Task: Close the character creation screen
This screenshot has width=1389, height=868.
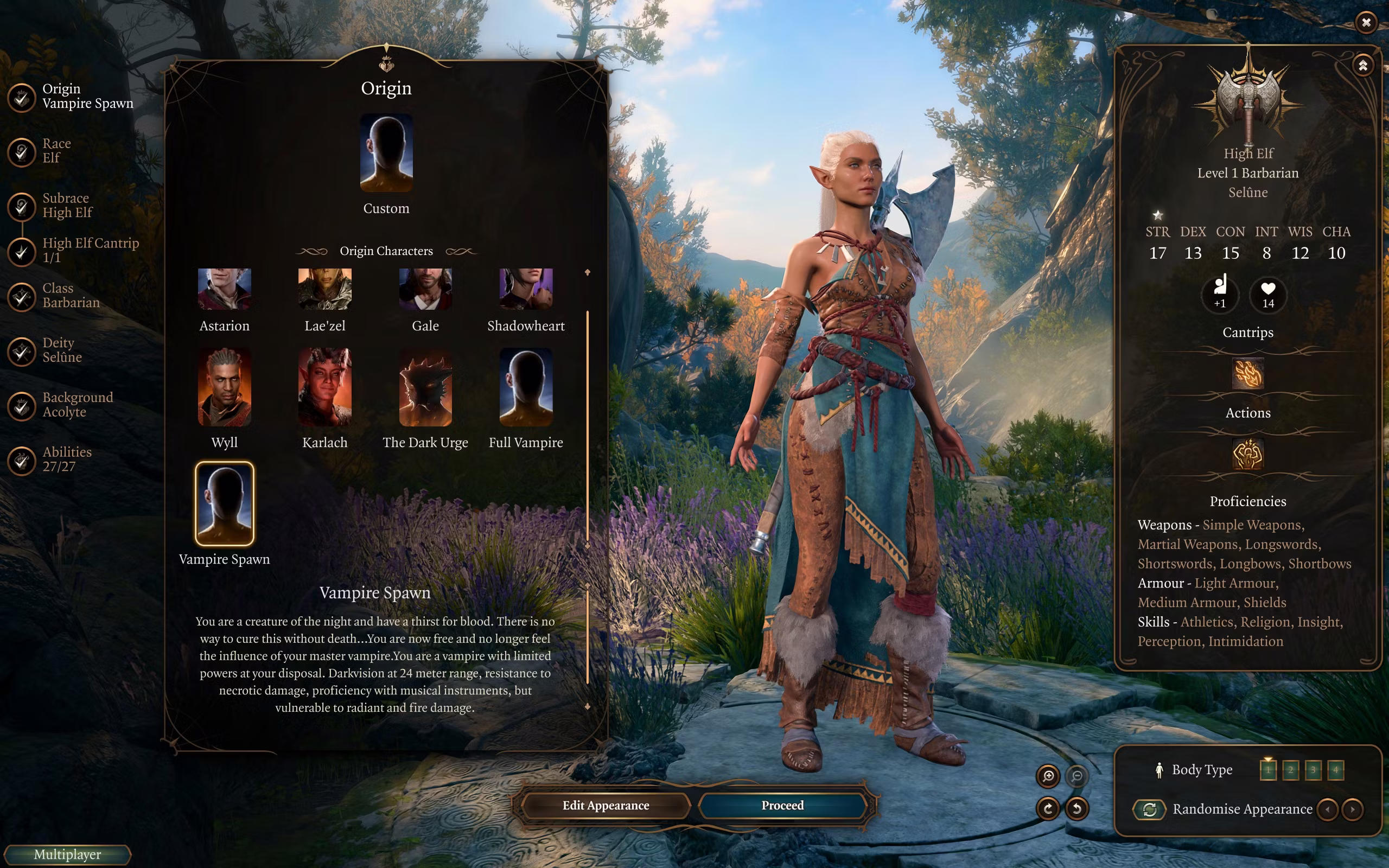Action: (1366, 22)
